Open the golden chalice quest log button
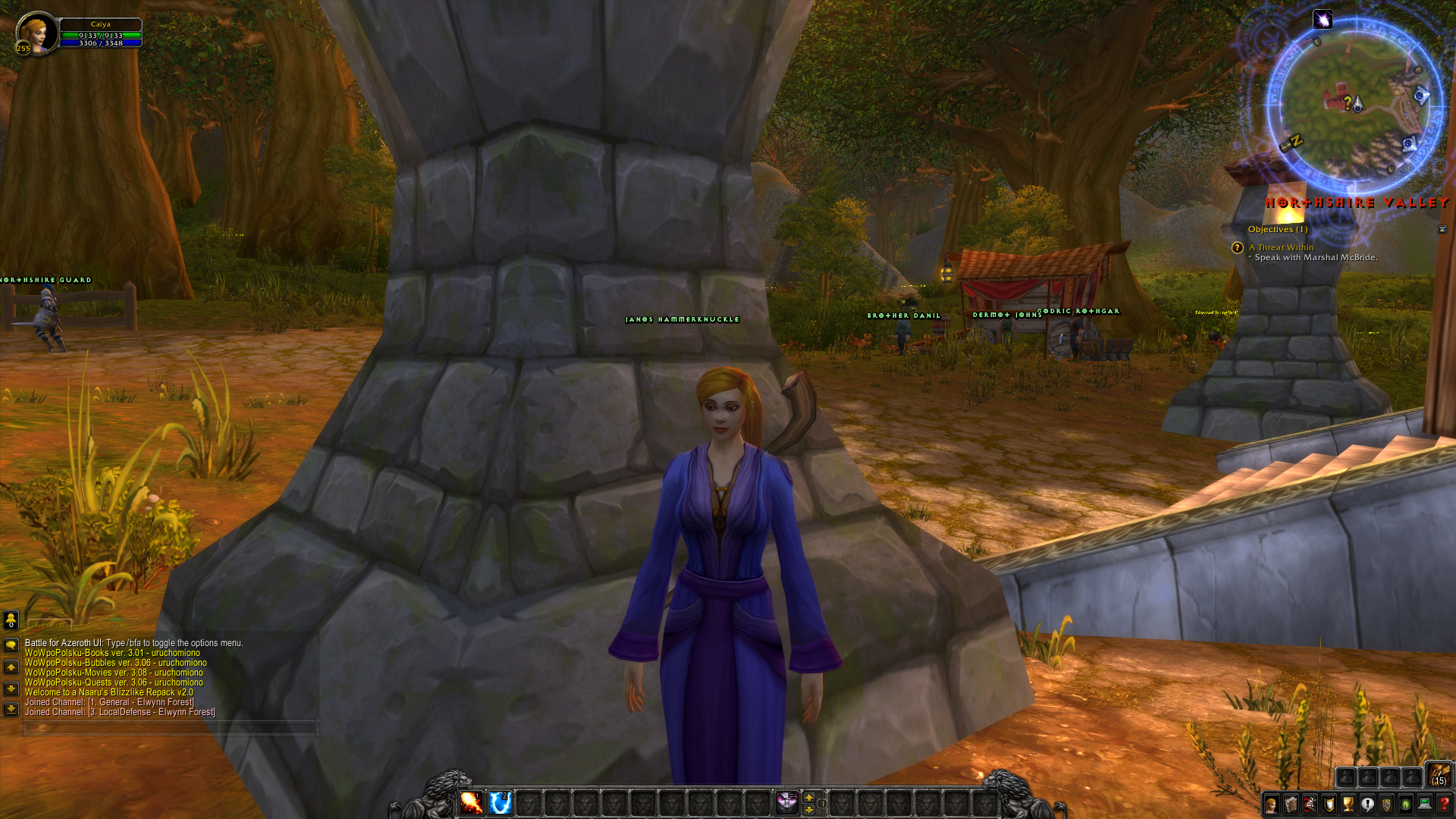This screenshot has height=819, width=1456. point(1348,805)
